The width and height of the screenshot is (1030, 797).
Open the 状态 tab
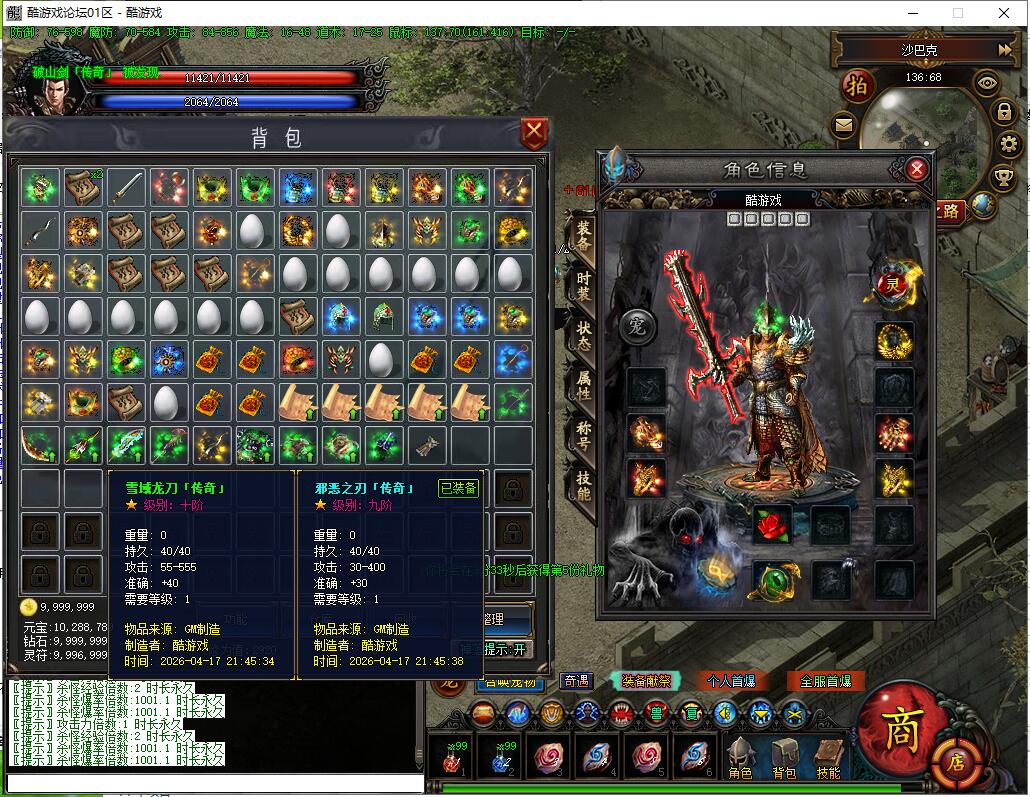point(583,334)
